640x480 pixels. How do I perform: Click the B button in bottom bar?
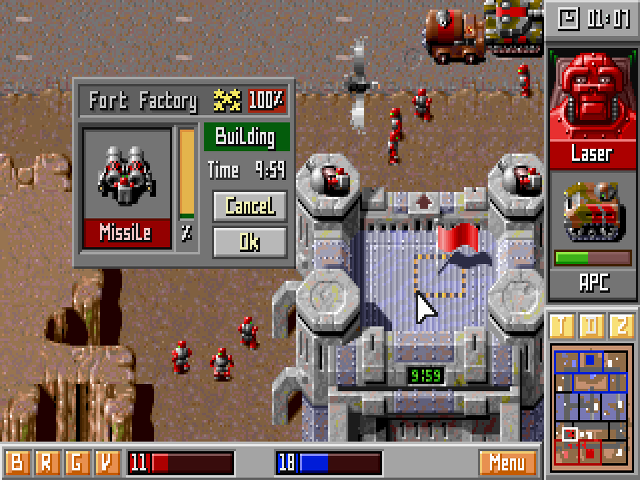17,463
